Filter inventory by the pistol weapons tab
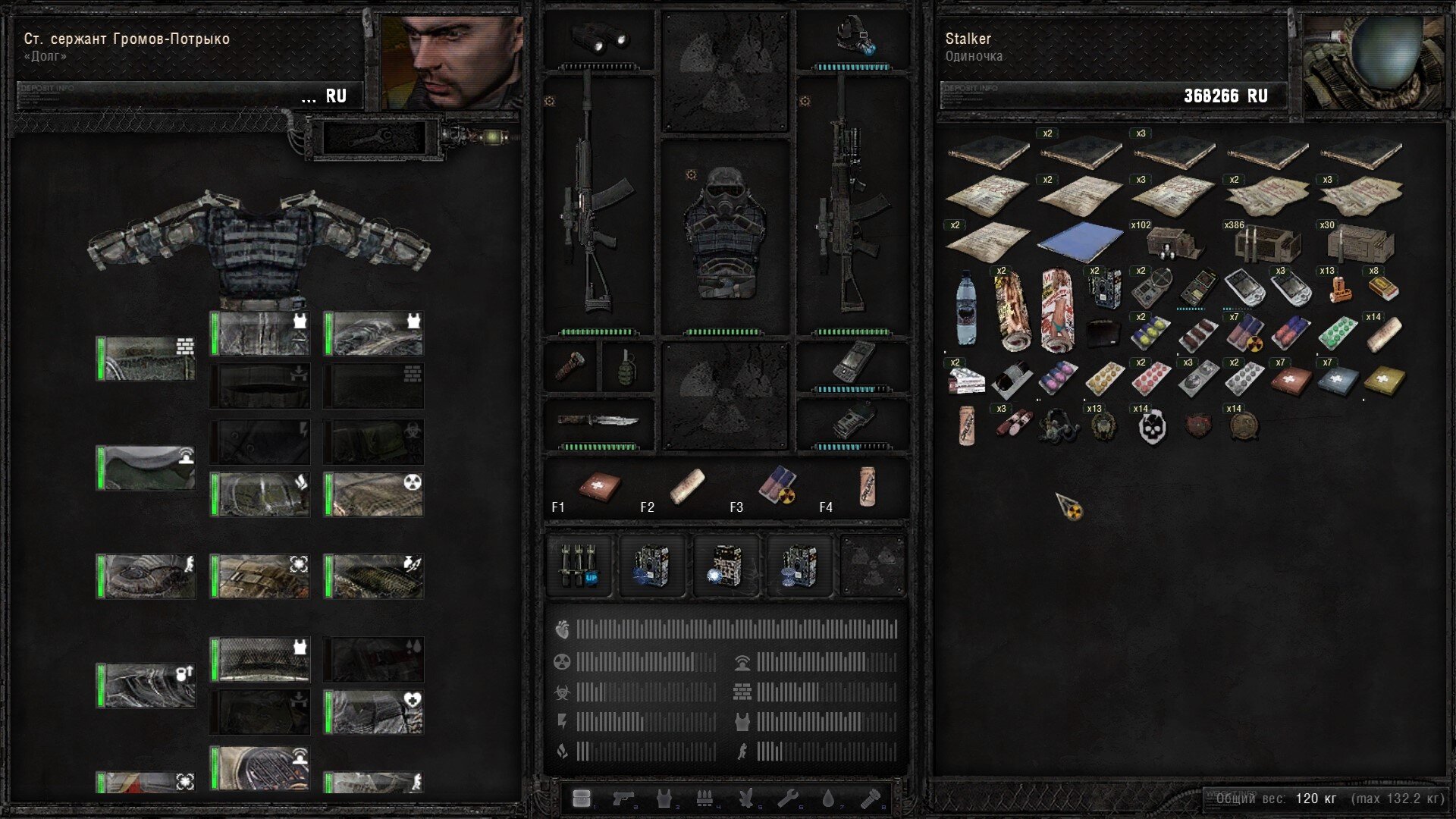This screenshot has height=819, width=1456. pyautogui.click(x=623, y=798)
